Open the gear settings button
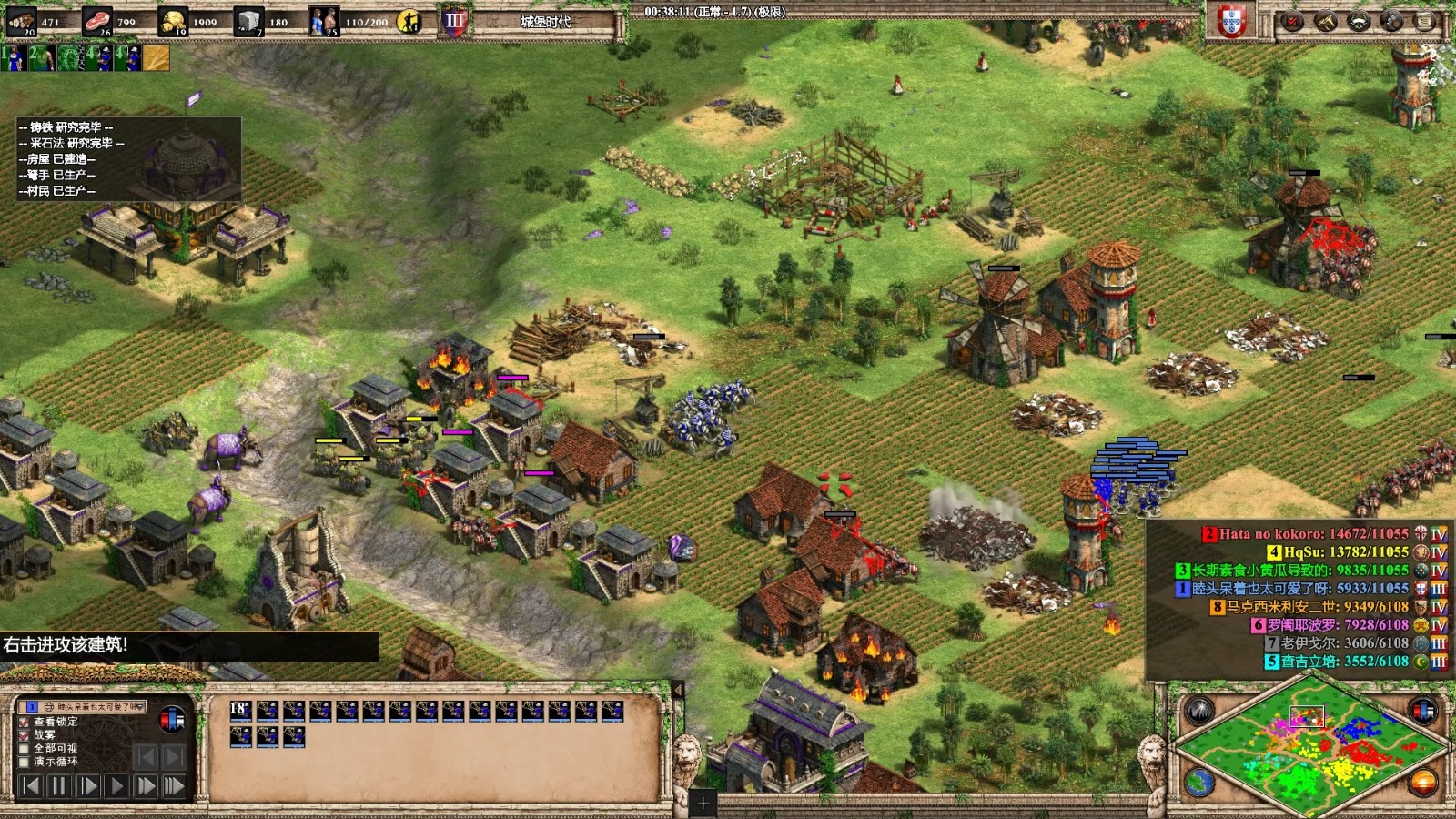 [1391, 22]
